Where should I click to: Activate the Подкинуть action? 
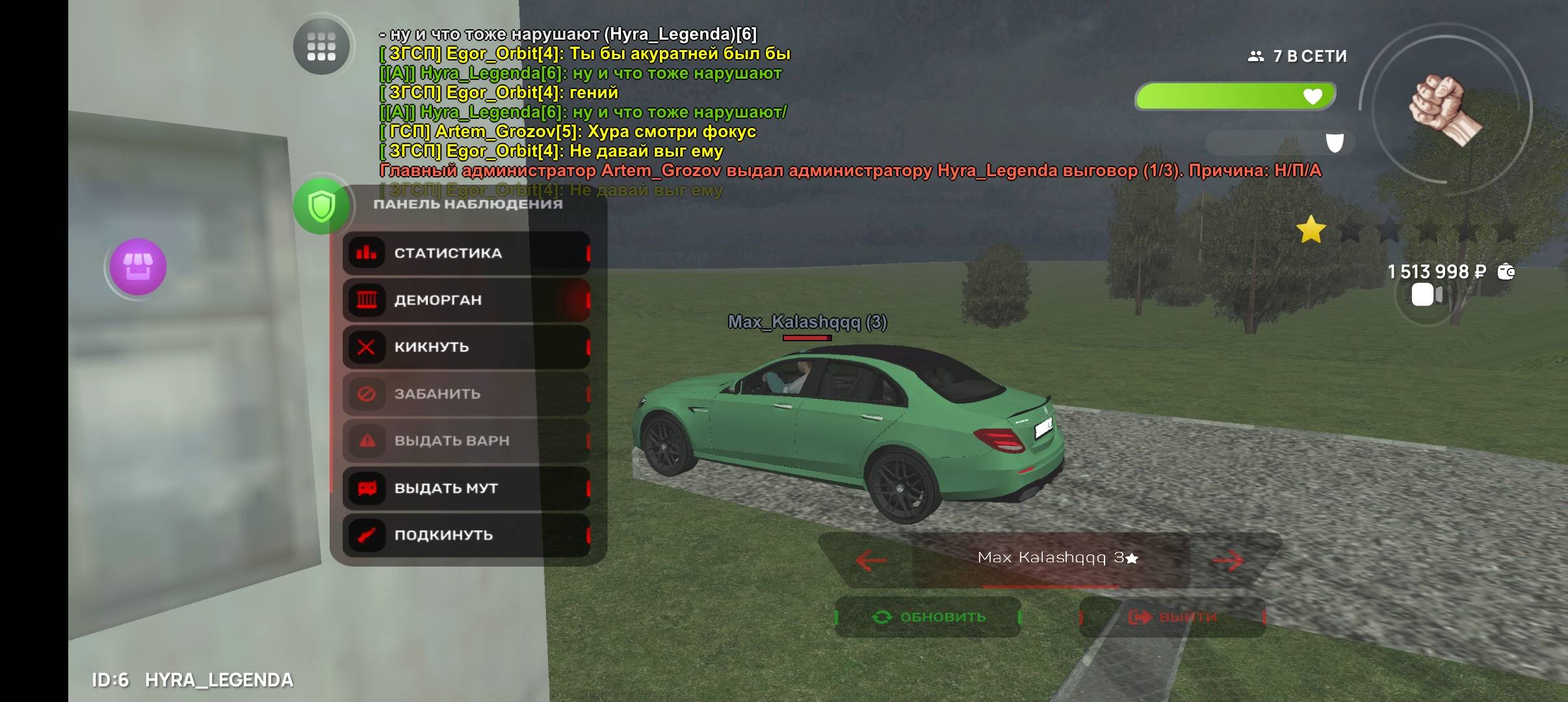point(466,535)
